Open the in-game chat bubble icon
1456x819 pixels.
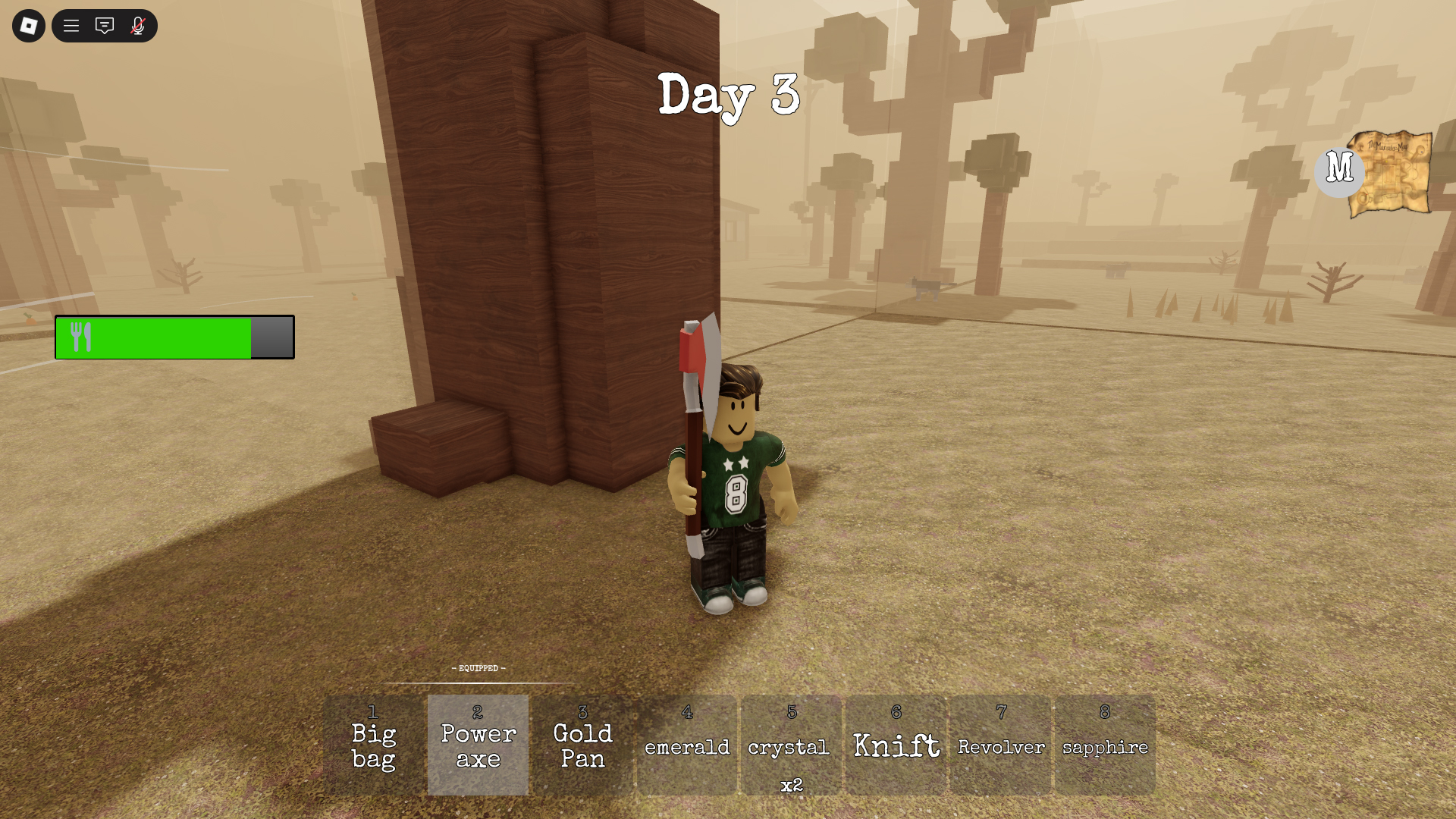point(104,26)
